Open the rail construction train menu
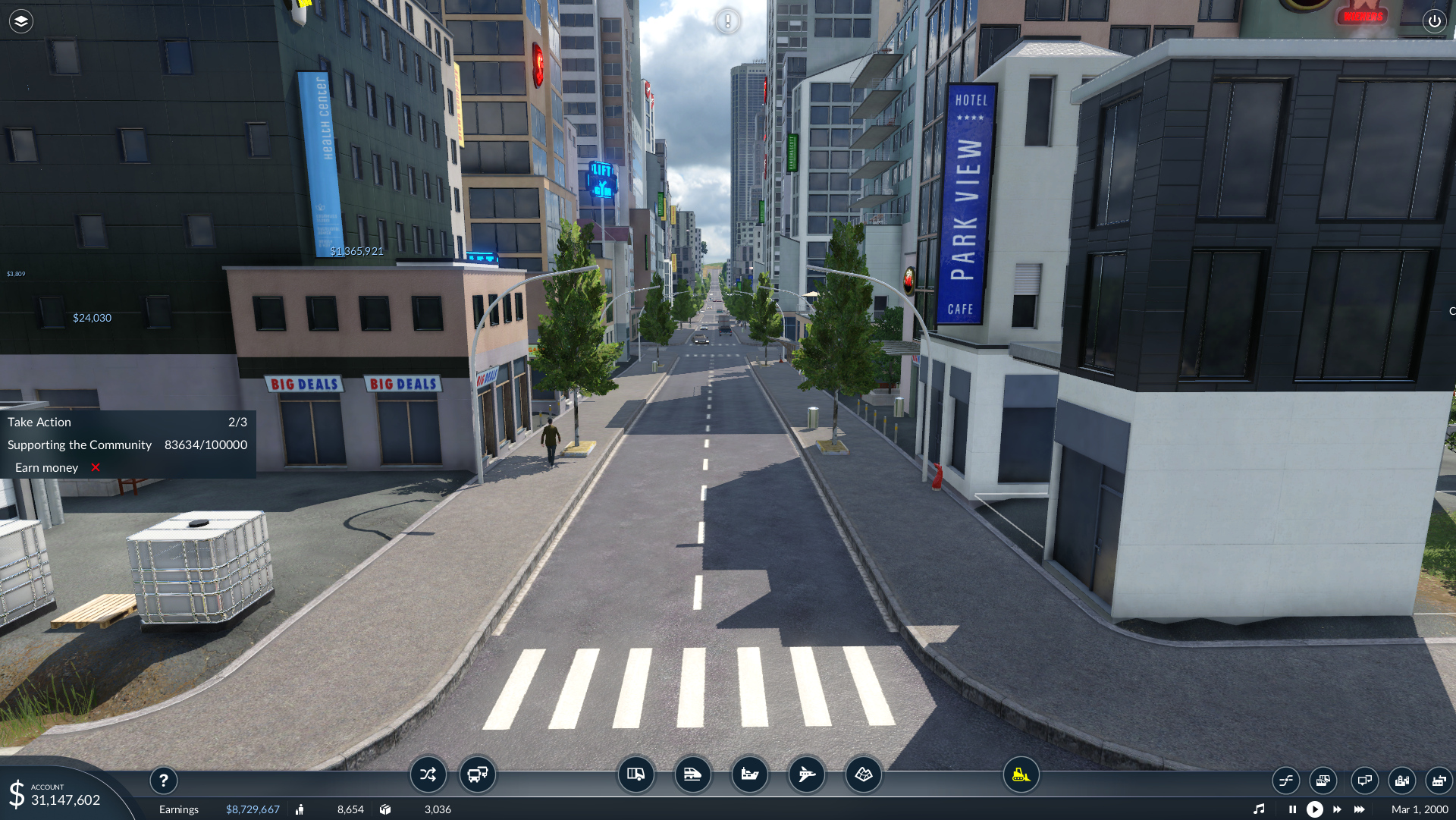 (692, 774)
